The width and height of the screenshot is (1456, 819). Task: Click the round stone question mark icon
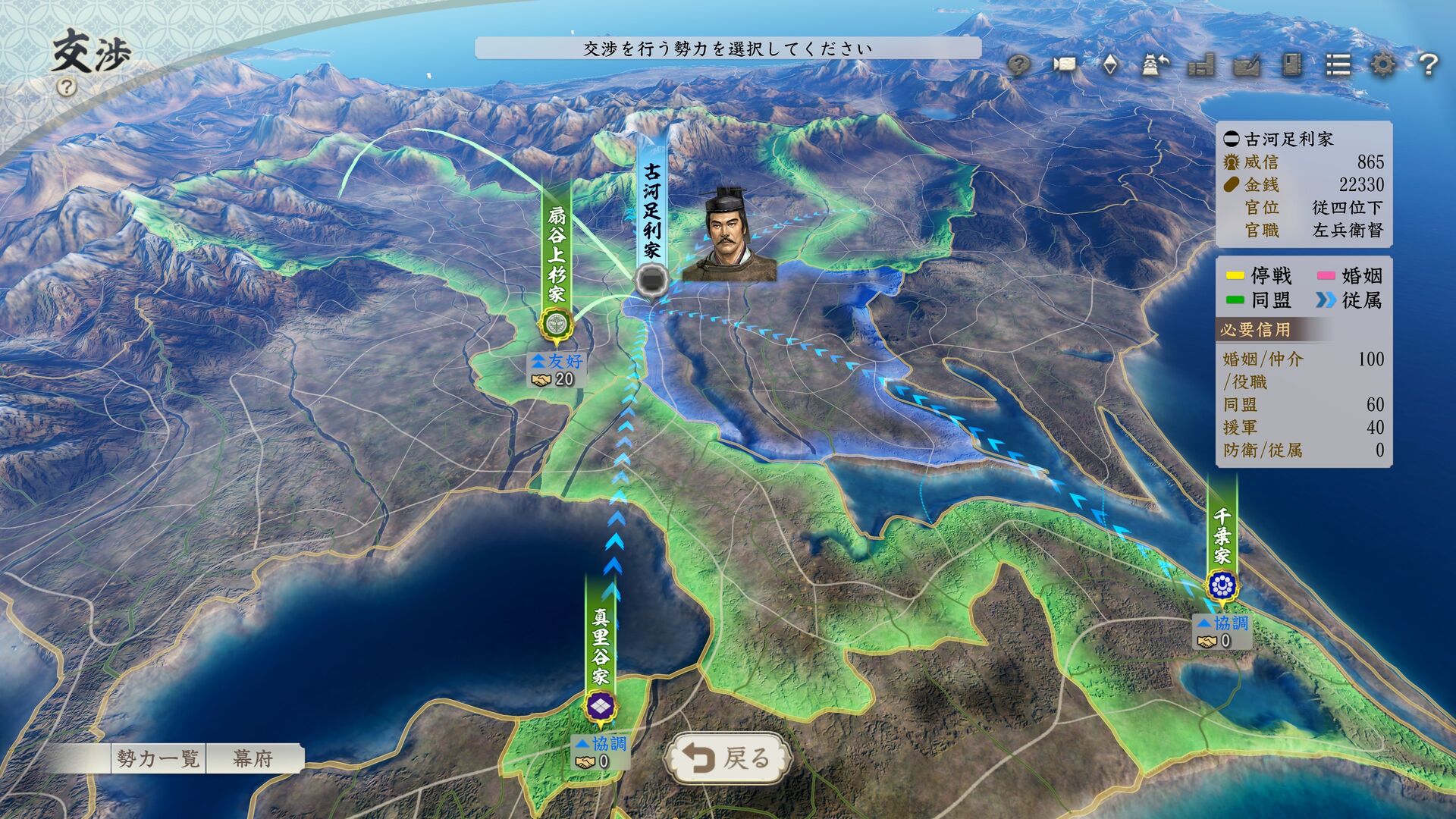(1019, 65)
